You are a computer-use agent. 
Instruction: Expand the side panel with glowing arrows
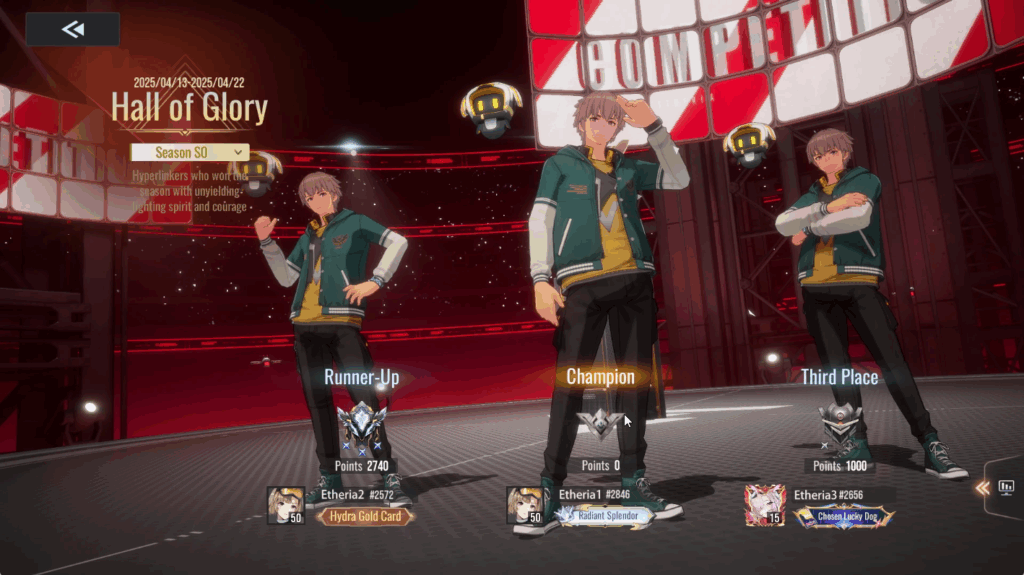983,487
